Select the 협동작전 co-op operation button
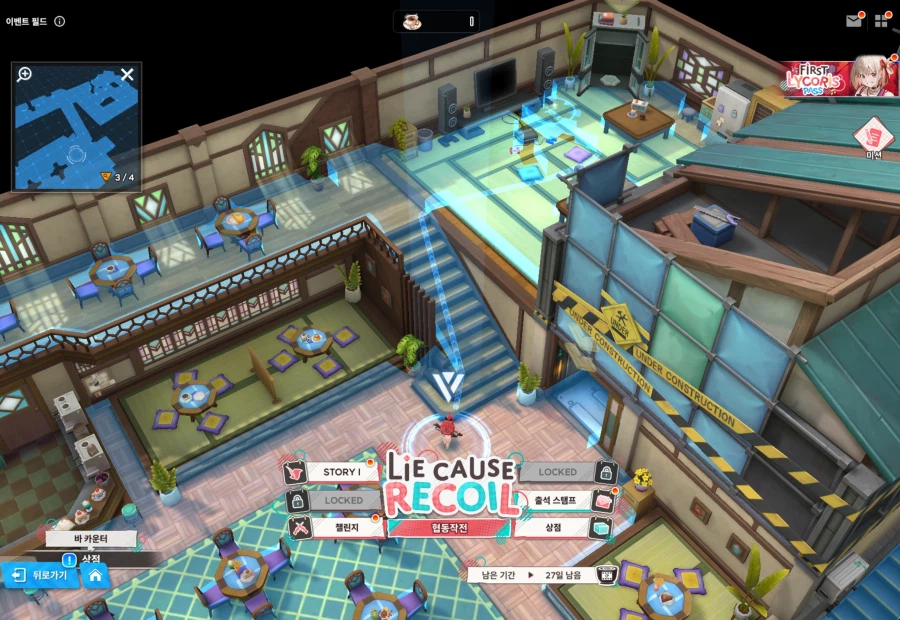This screenshot has height=620, width=900. (448, 527)
